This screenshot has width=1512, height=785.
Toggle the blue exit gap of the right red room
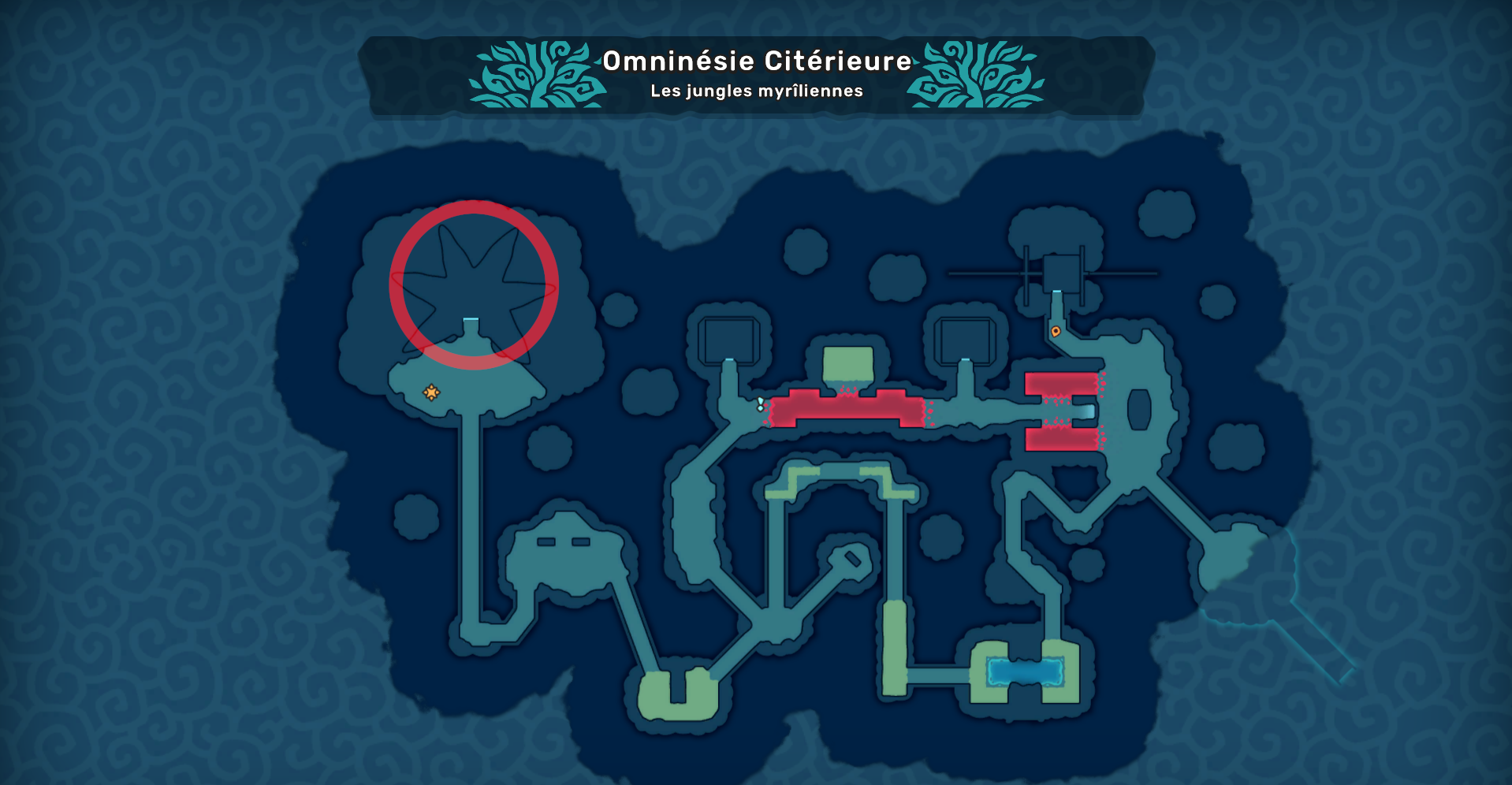coord(1089,411)
